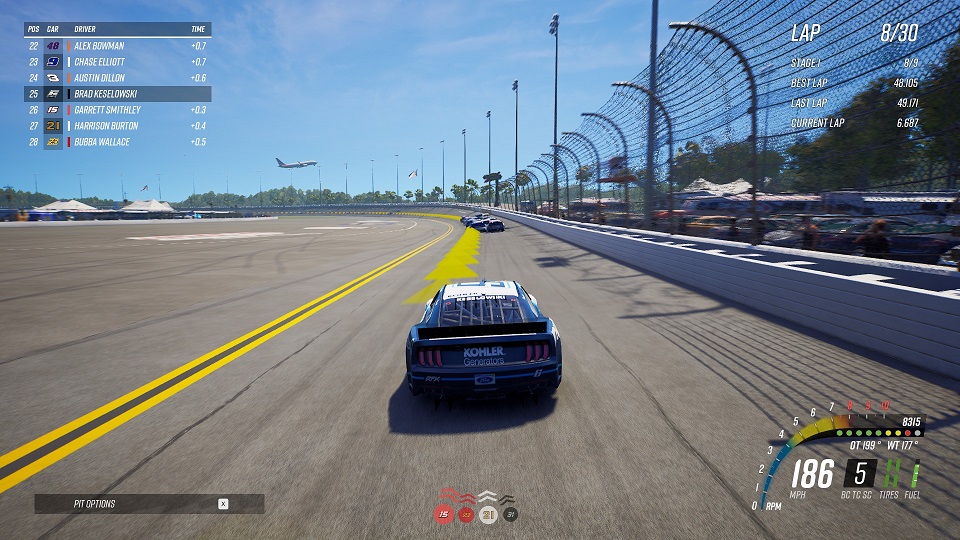Click the red number 15 proximity icon

[443, 514]
